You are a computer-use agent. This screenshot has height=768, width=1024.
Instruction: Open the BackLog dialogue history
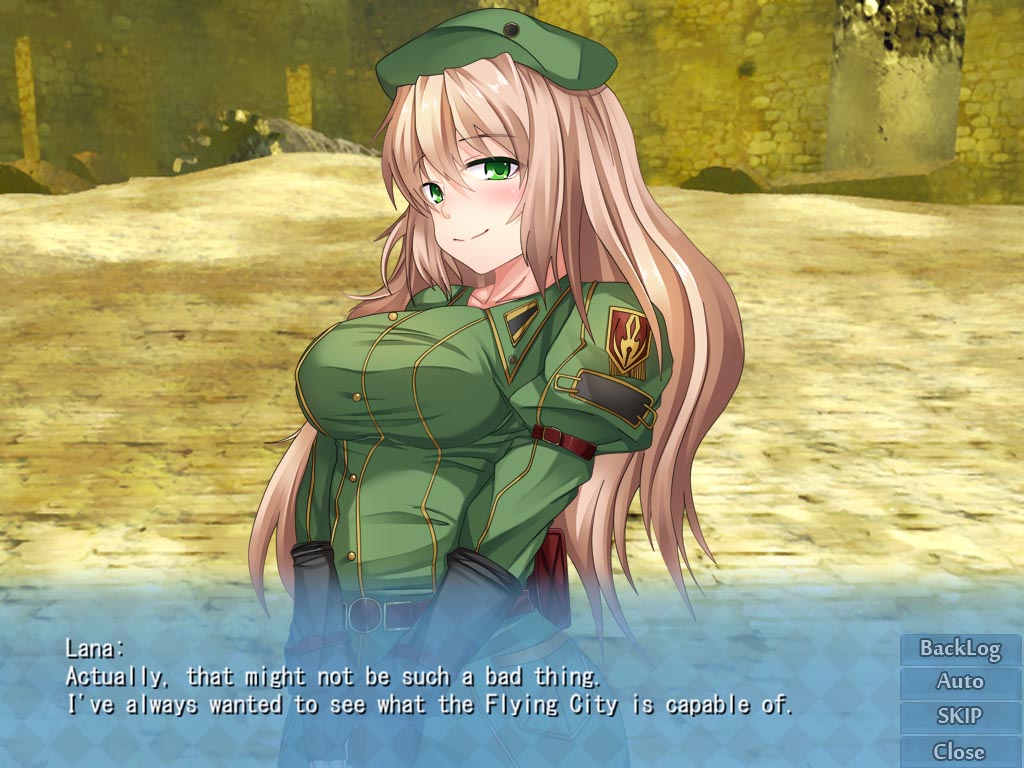[960, 648]
